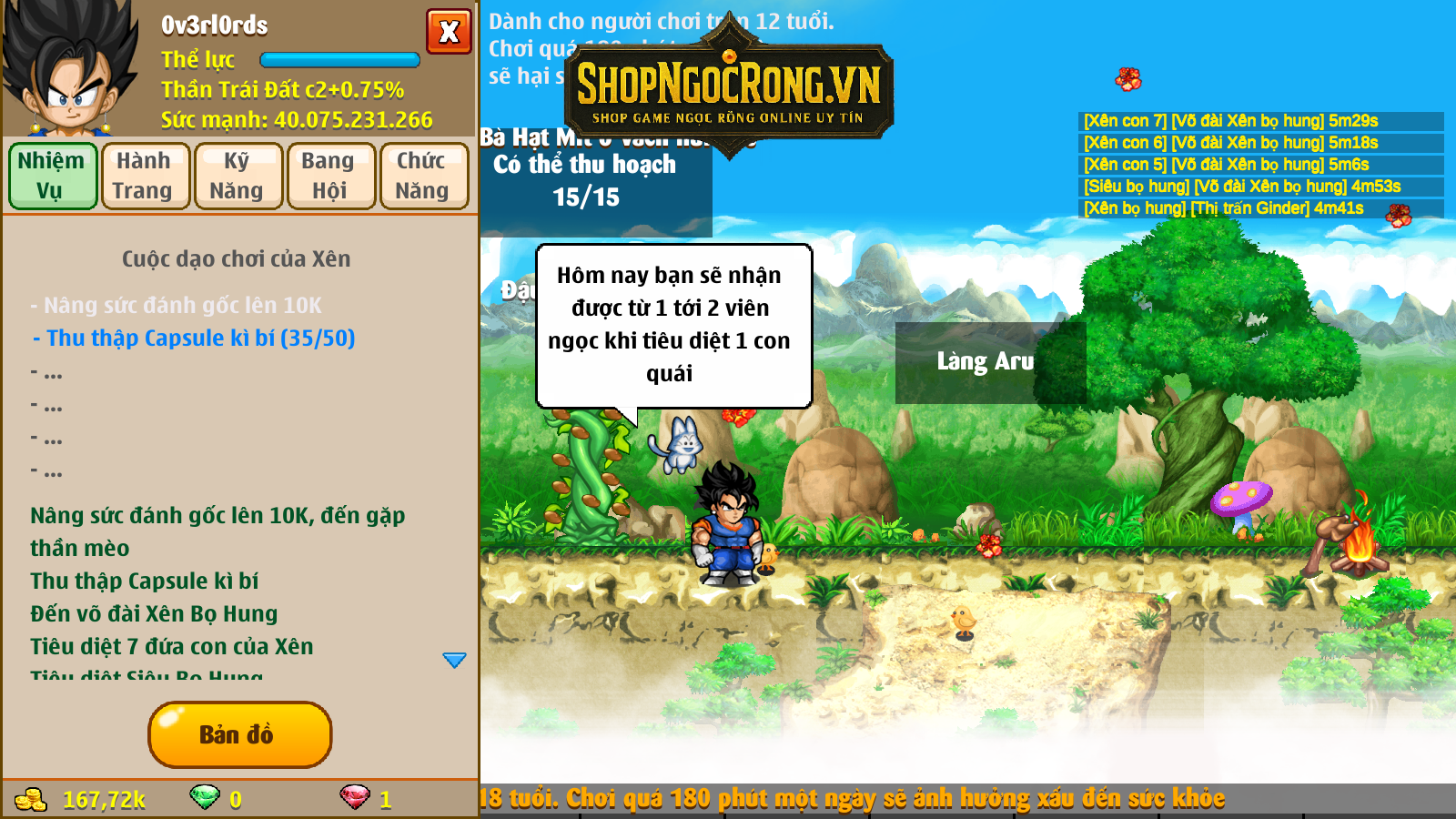Screen dimensions: 1456x819
Task: Click the red ruby currency icon
Action: pos(355,797)
